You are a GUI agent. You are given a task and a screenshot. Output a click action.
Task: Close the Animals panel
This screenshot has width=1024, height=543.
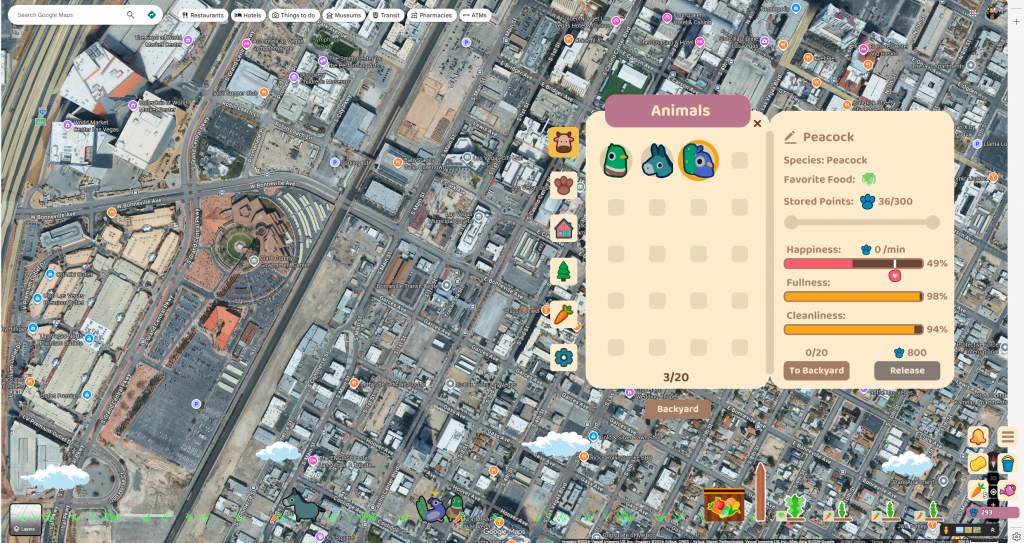coord(757,124)
